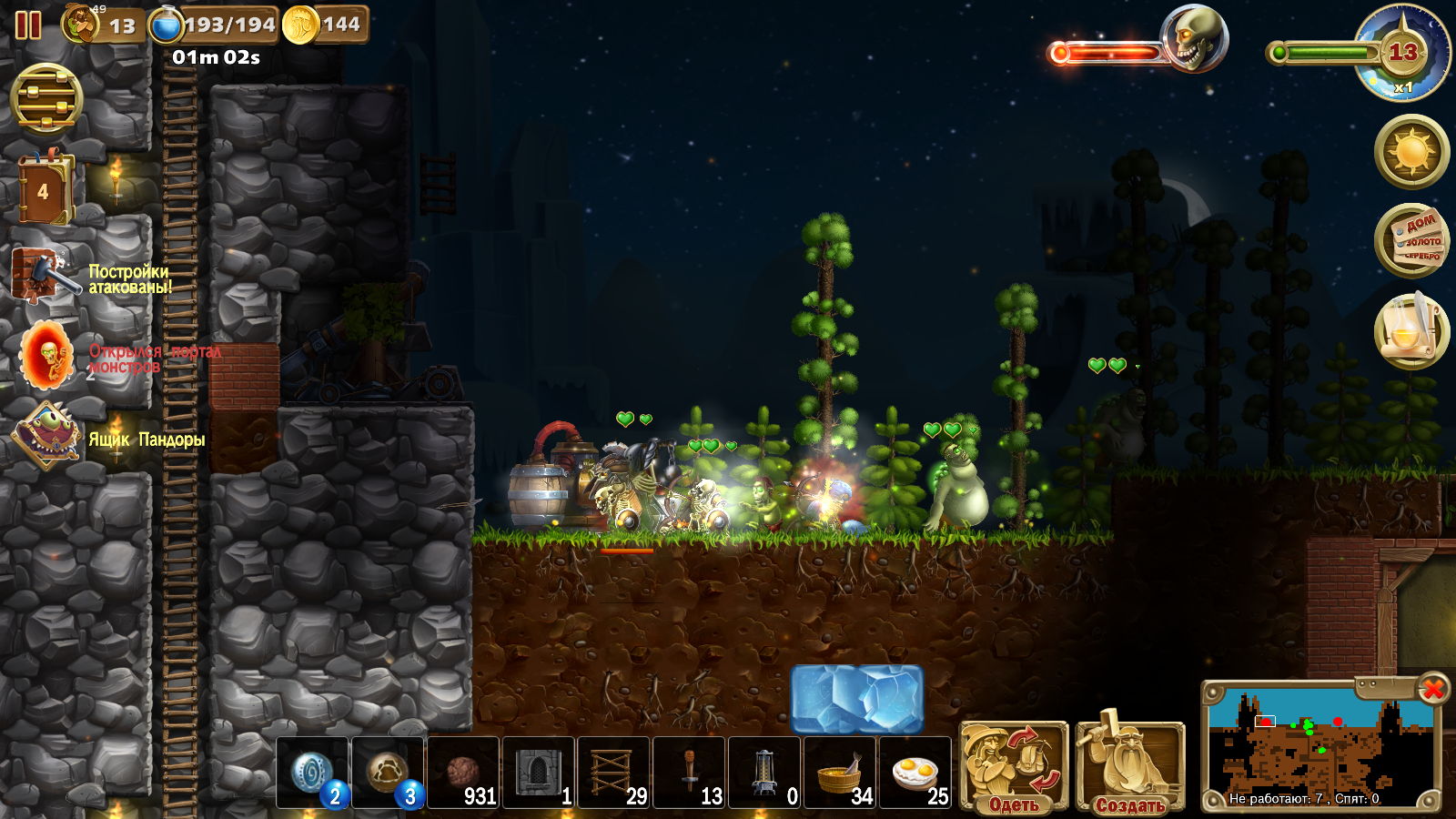
Task: Click the minimap to move view
Action: (1319, 746)
